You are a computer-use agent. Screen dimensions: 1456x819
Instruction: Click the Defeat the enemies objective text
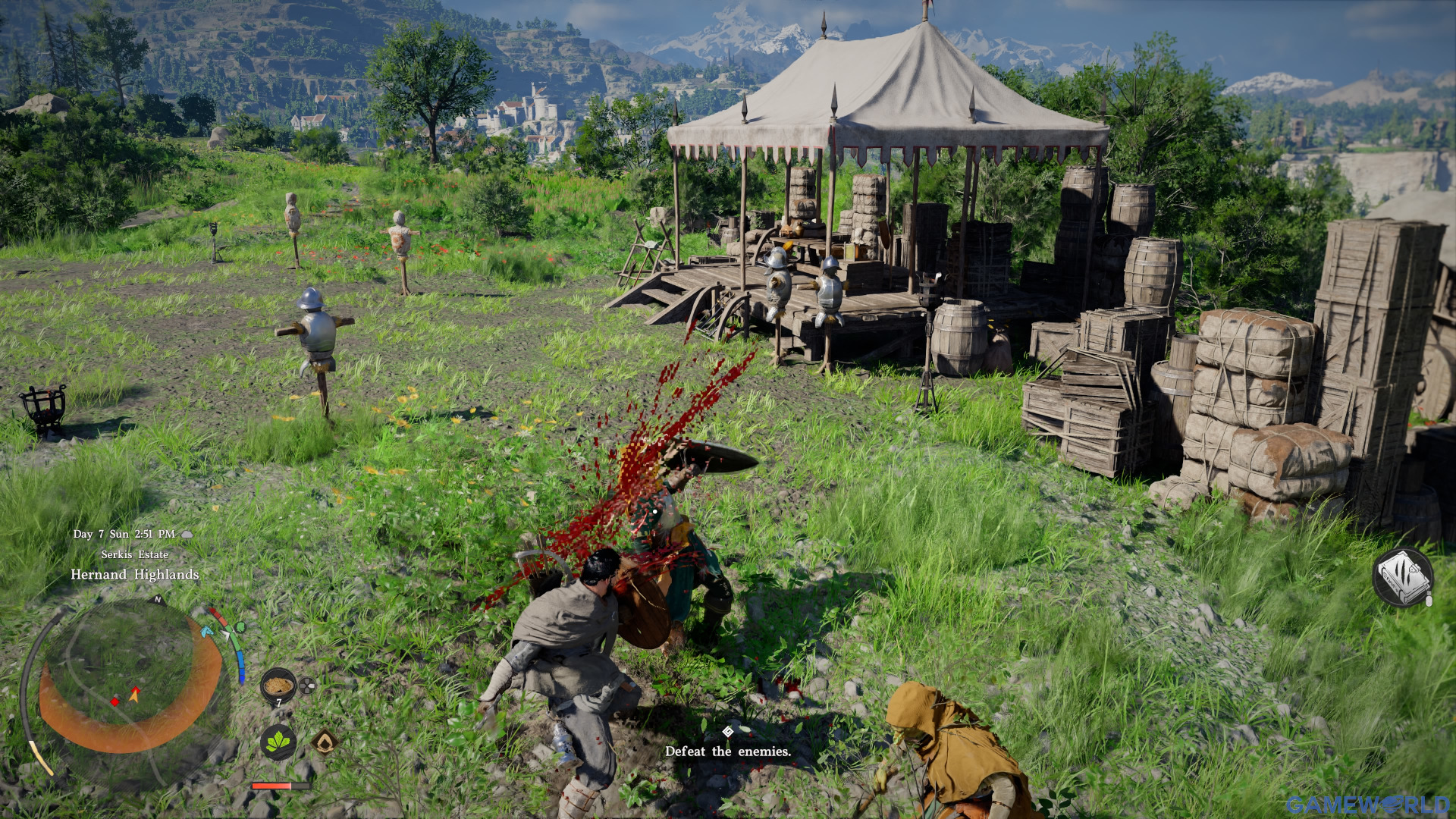tap(727, 753)
